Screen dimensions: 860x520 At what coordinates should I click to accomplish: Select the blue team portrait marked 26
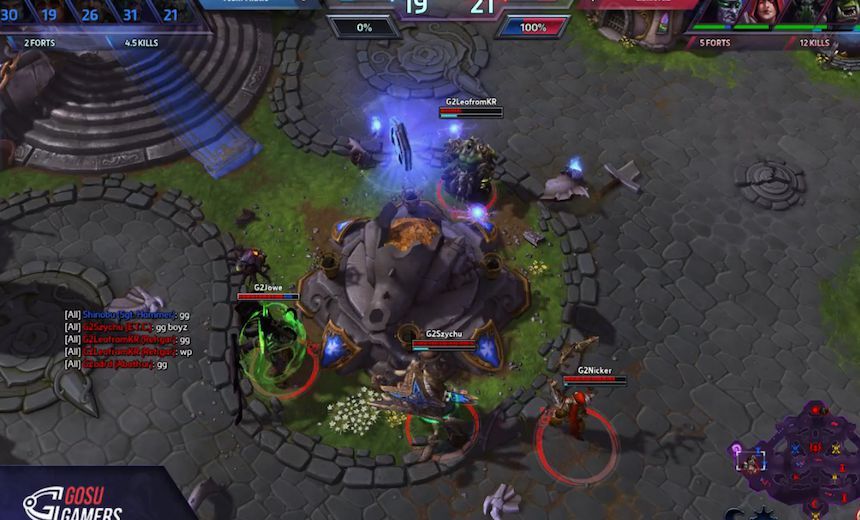(90, 14)
